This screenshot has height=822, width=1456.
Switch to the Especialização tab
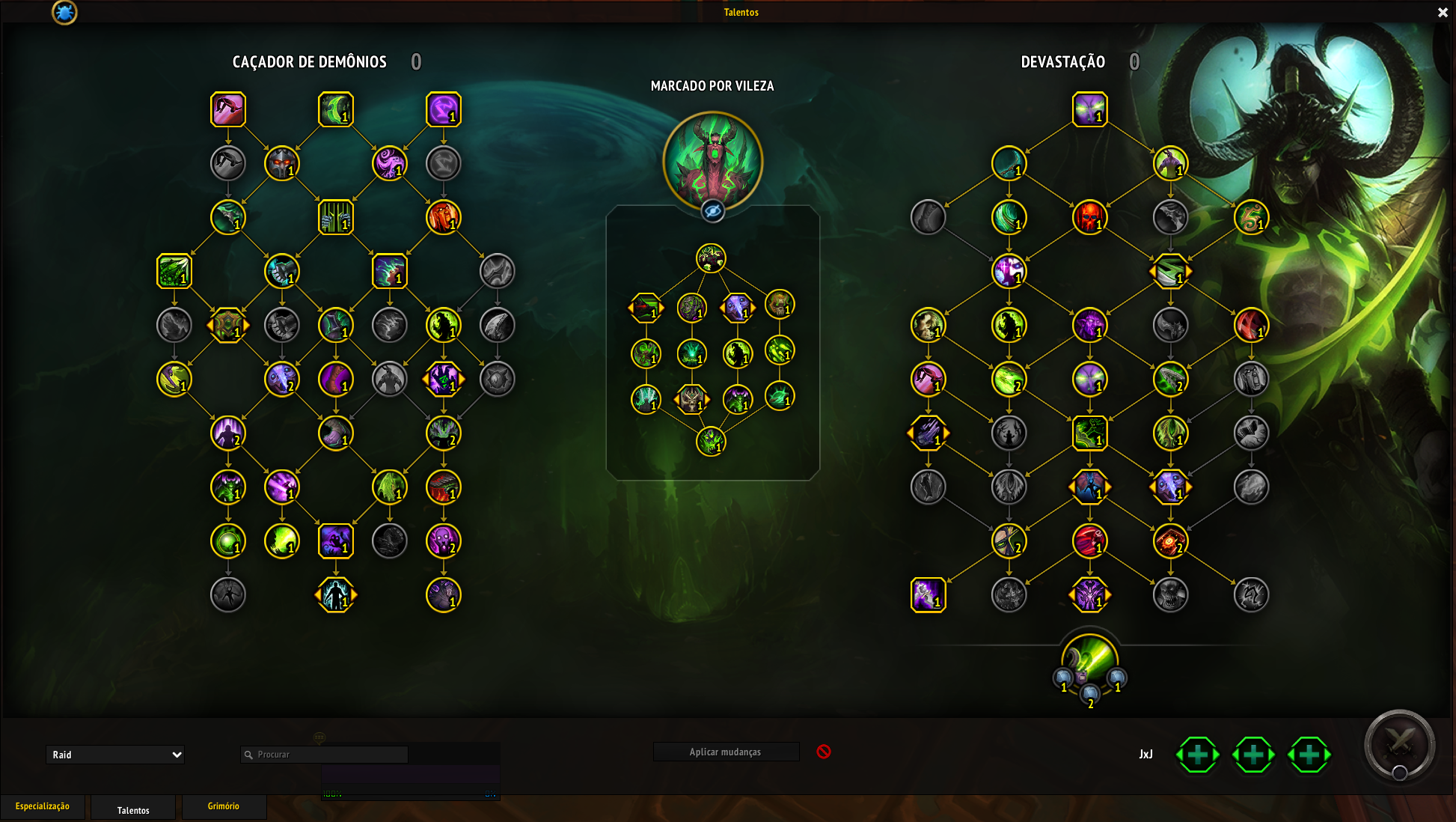point(43,806)
